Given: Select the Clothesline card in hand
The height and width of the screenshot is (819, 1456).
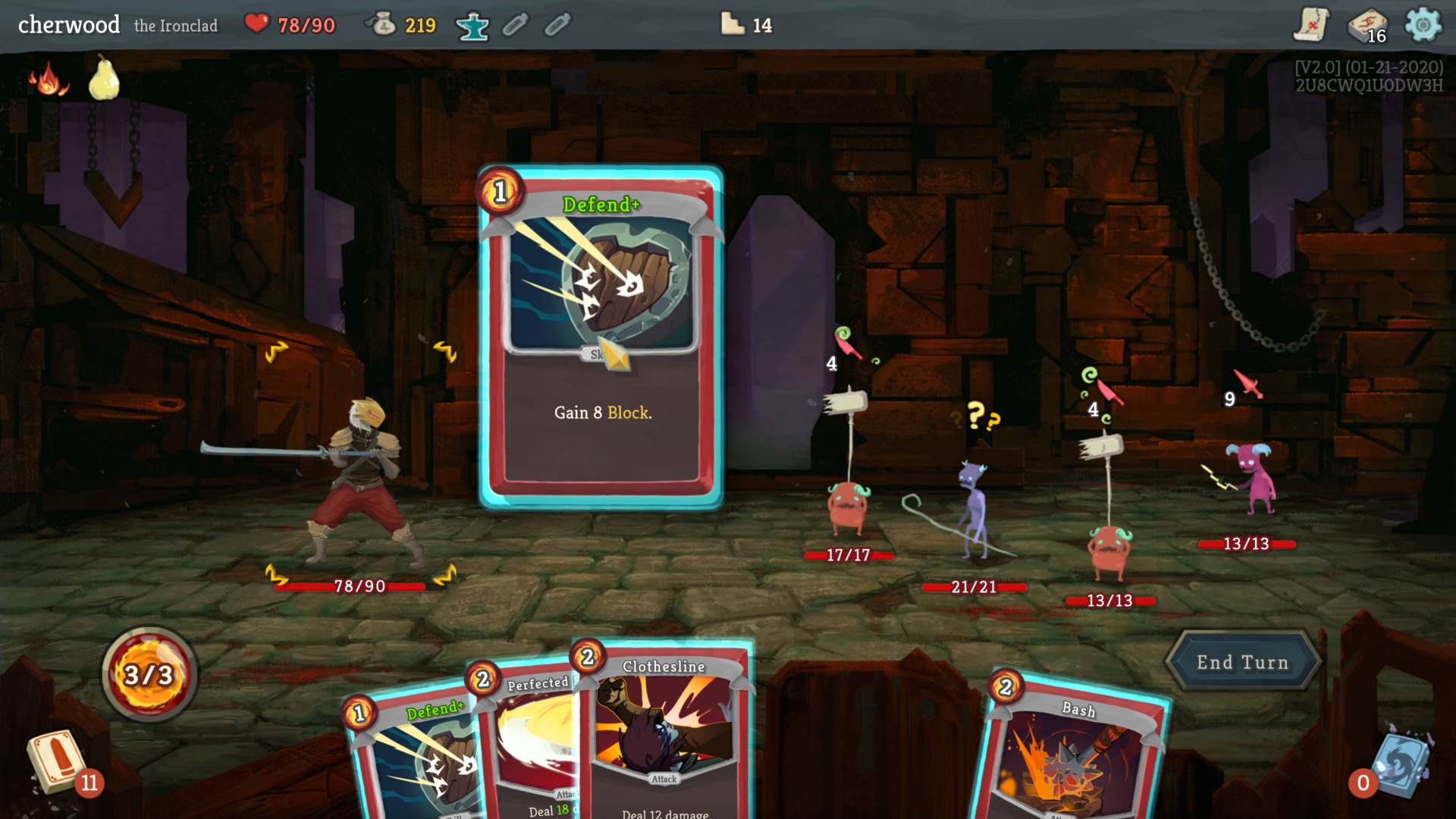Looking at the screenshot, I should (664, 728).
